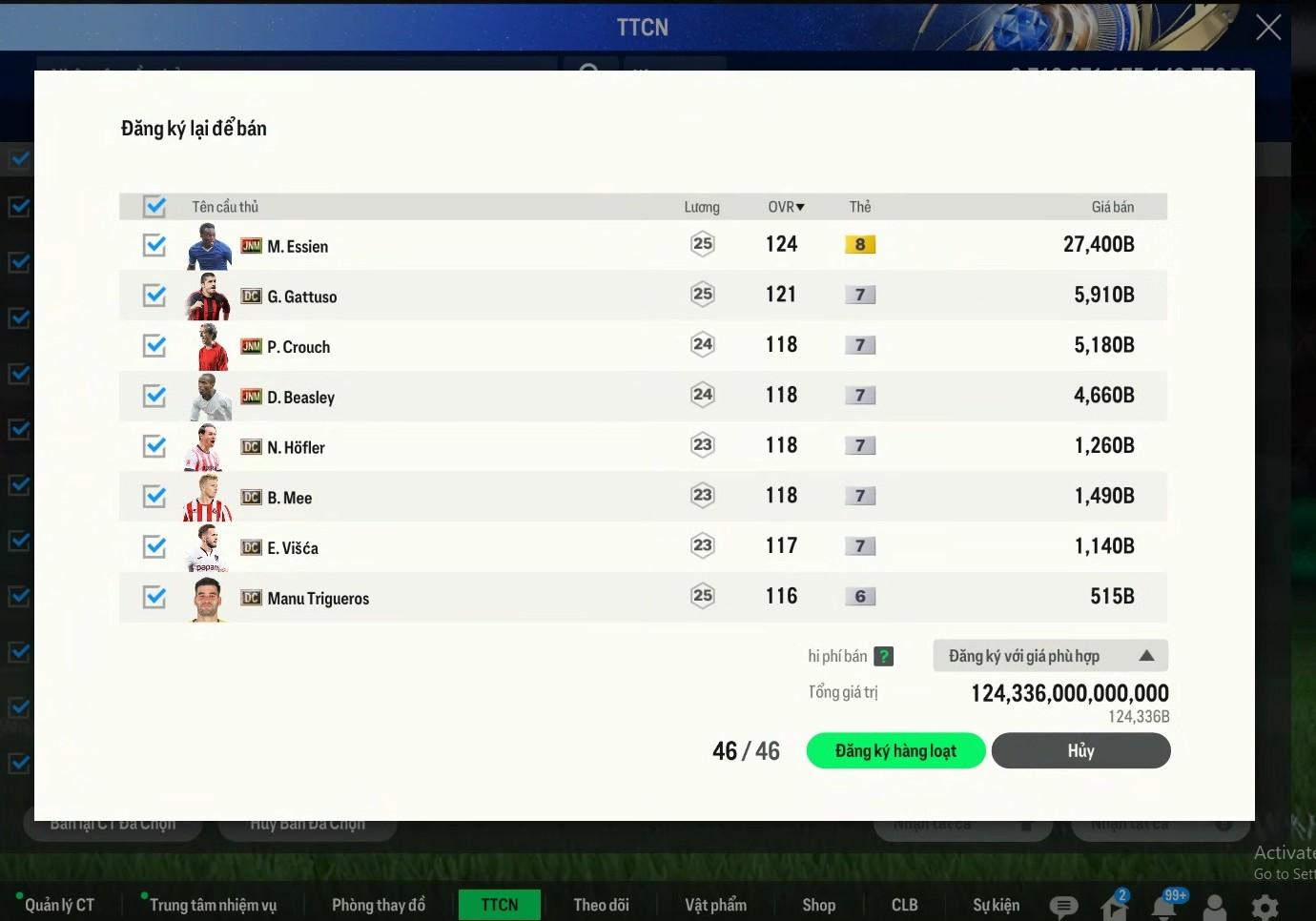This screenshot has height=921, width=1316.
Task: Uncheck G. Gattuso's checkbox
Action: click(x=154, y=296)
